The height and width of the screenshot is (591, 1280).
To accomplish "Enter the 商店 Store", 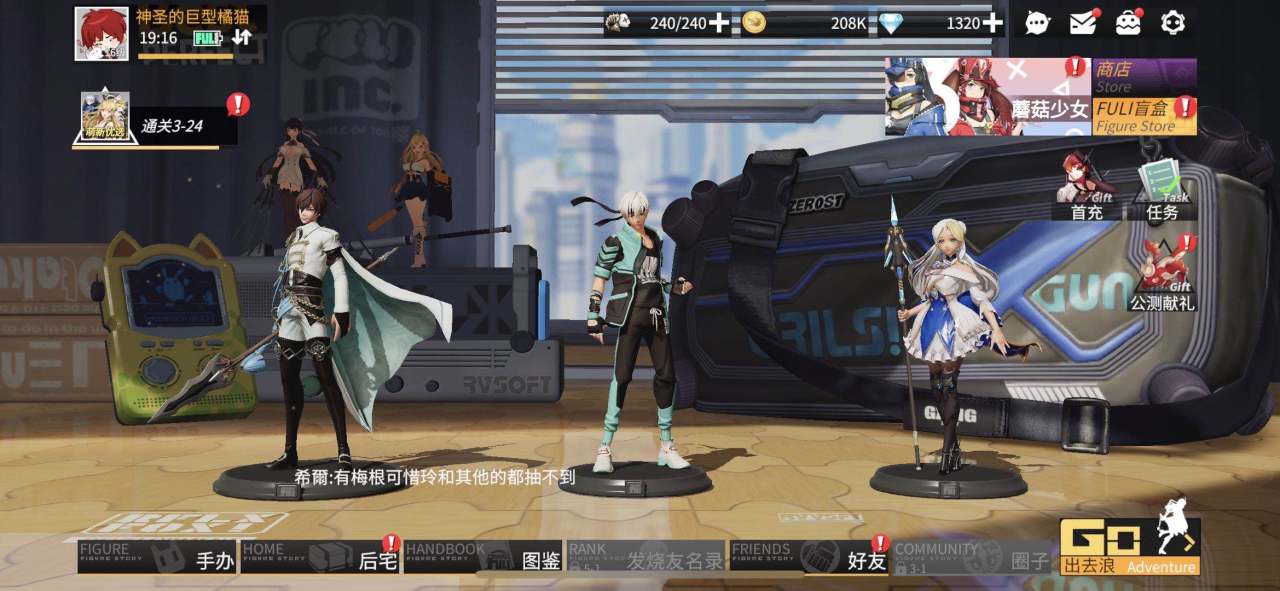I will point(1144,75).
